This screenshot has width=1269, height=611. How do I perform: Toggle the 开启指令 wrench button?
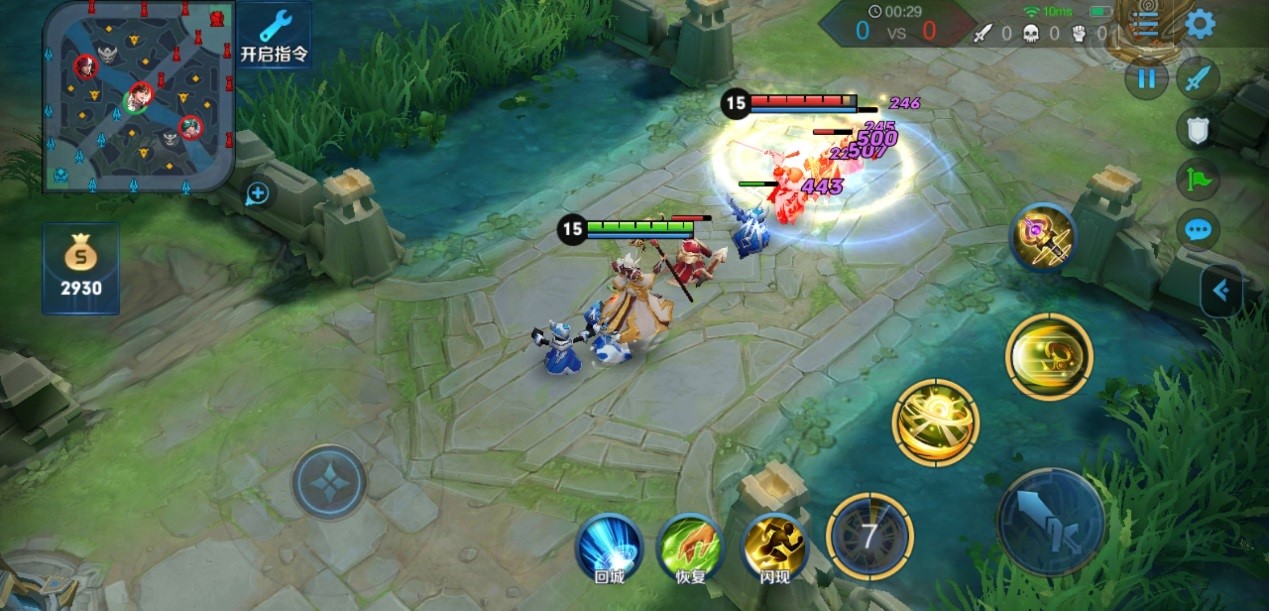274,35
